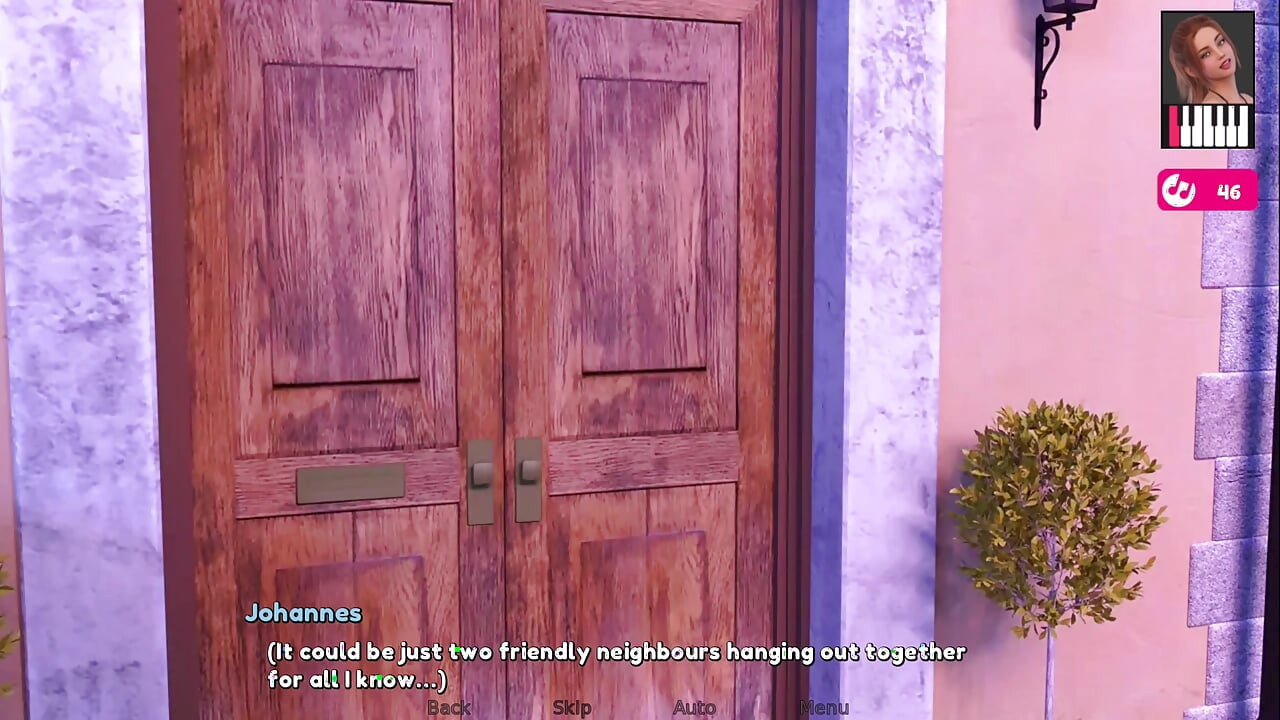Click the music note counter showing 46
Image resolution: width=1280 pixels, height=720 pixels.
pyautogui.click(x=1228, y=191)
